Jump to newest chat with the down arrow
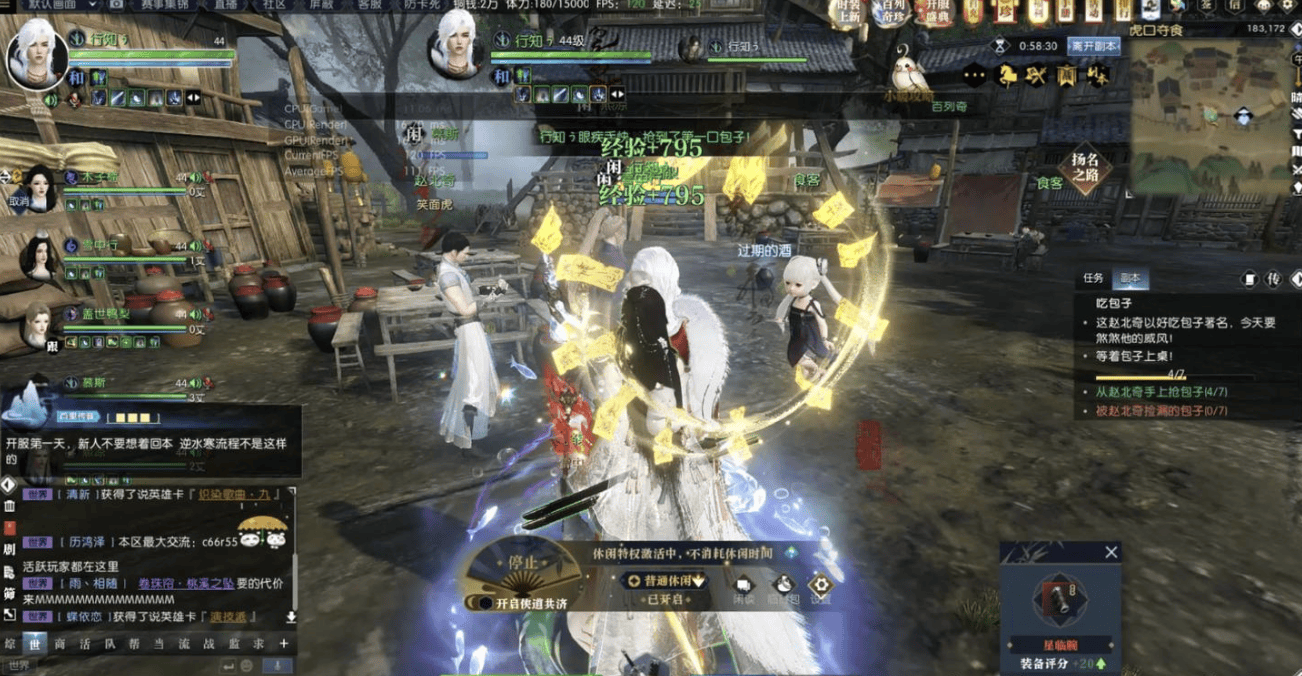1302x676 pixels. point(291,617)
